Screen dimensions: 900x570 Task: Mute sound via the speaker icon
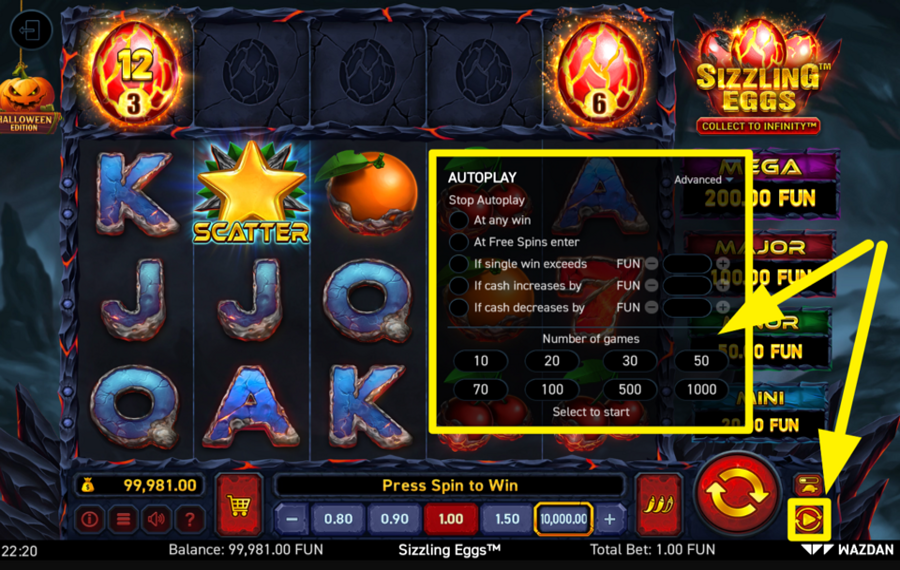pos(155,520)
